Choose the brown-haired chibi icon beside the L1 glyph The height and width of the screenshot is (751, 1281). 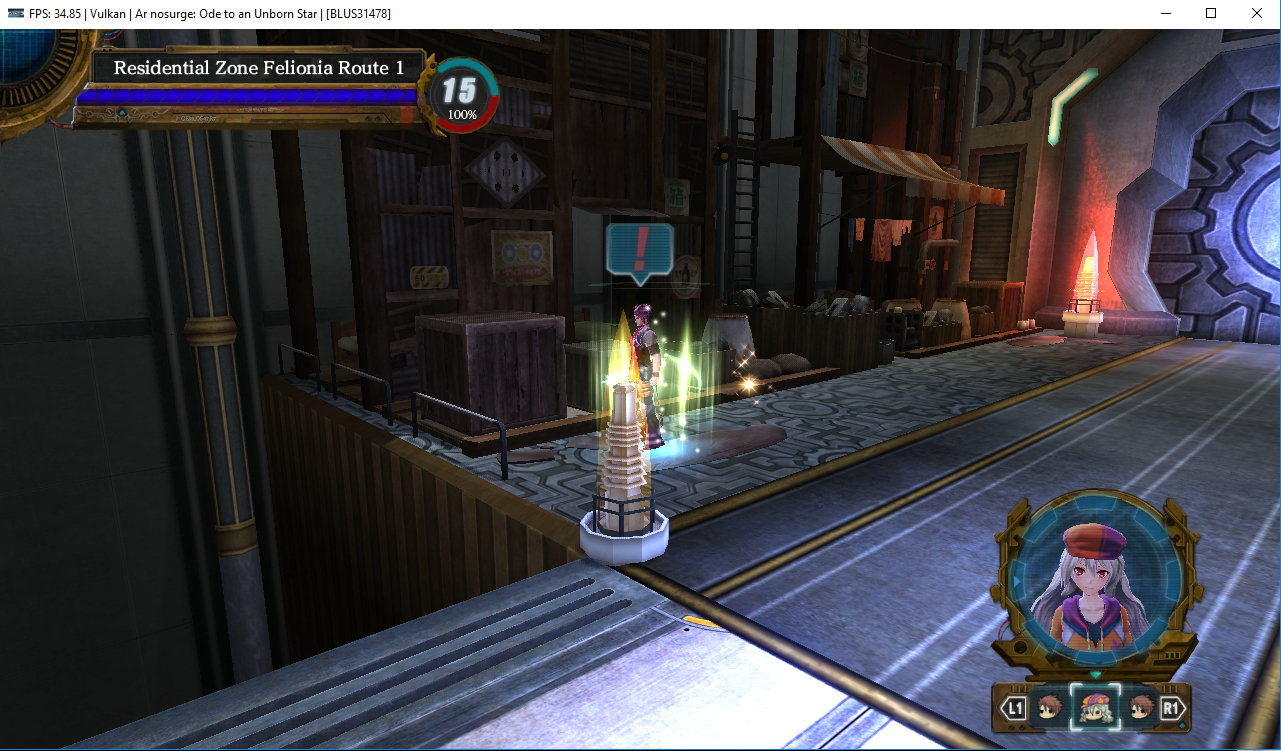click(x=1049, y=709)
